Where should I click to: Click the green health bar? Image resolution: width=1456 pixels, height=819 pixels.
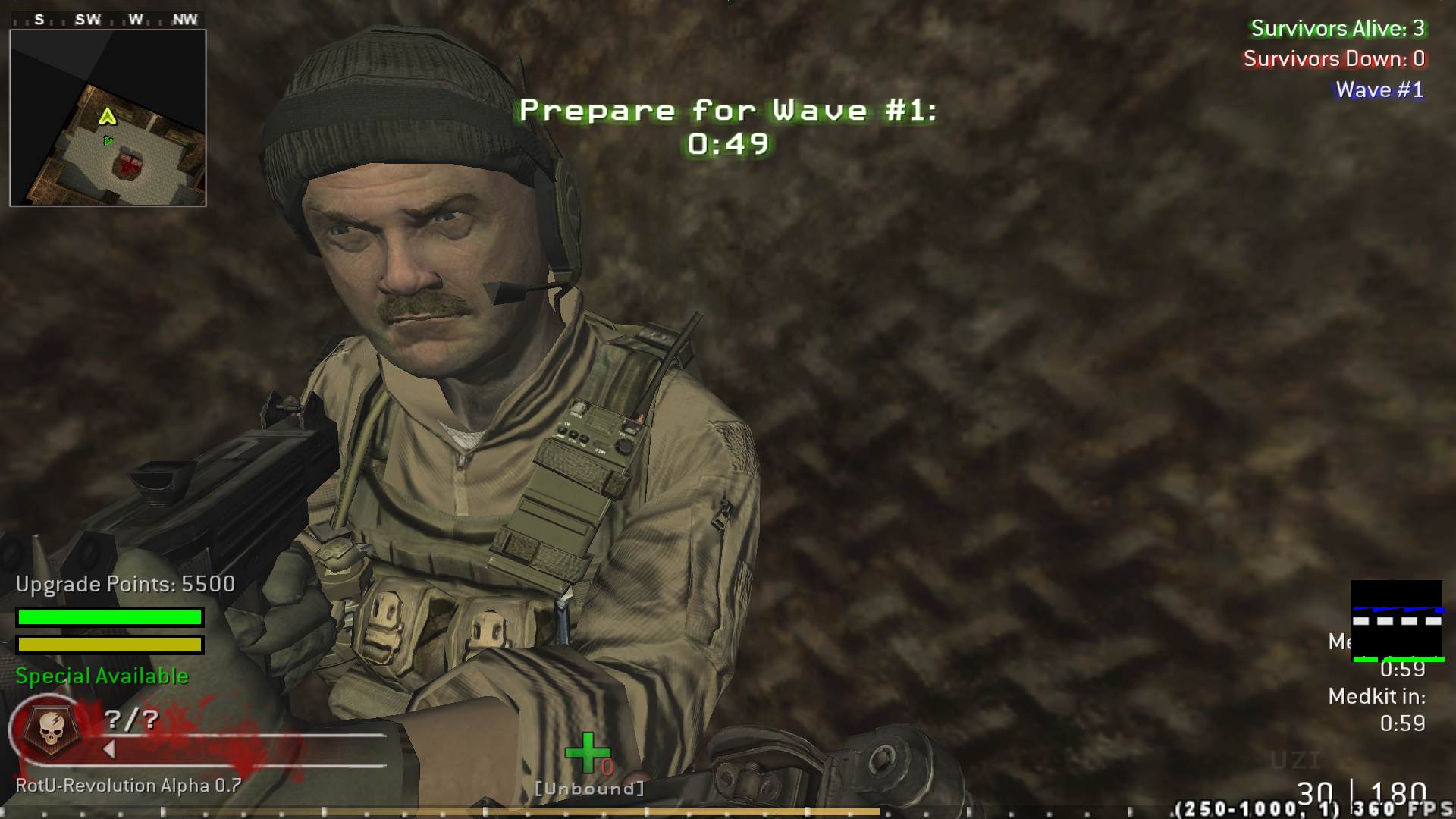(109, 618)
